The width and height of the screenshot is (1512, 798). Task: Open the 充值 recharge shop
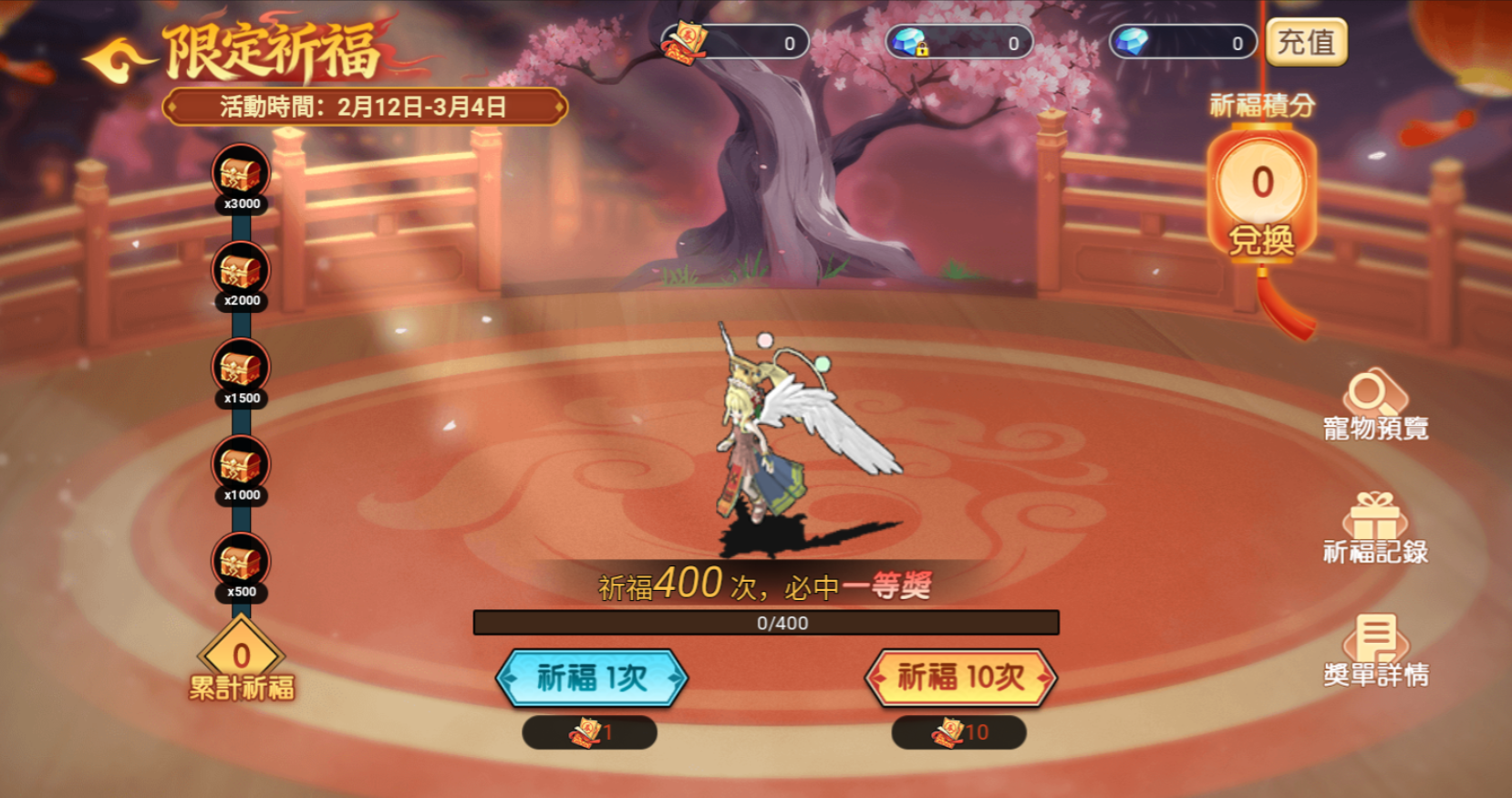tap(1306, 43)
